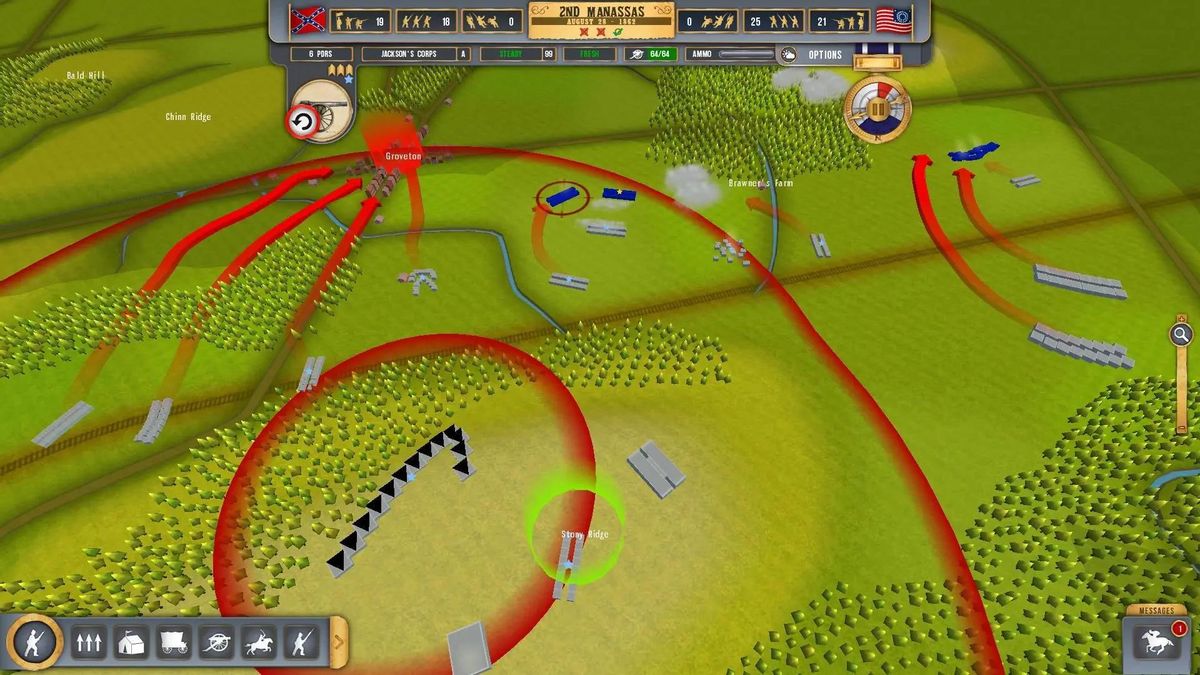Open the Options menu

coord(825,55)
